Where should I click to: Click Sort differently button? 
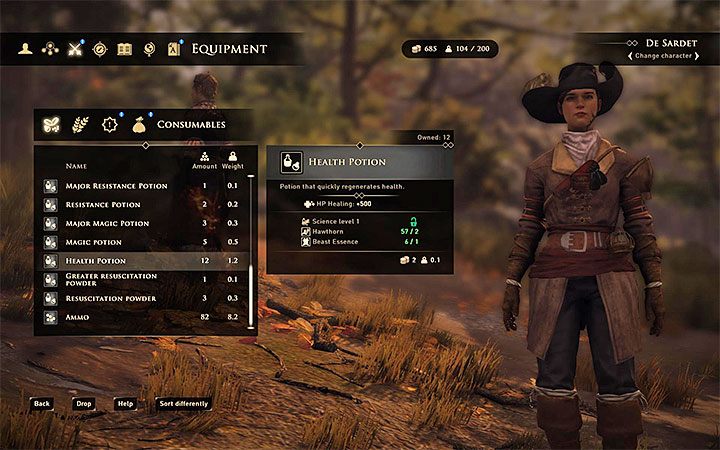[x=184, y=404]
